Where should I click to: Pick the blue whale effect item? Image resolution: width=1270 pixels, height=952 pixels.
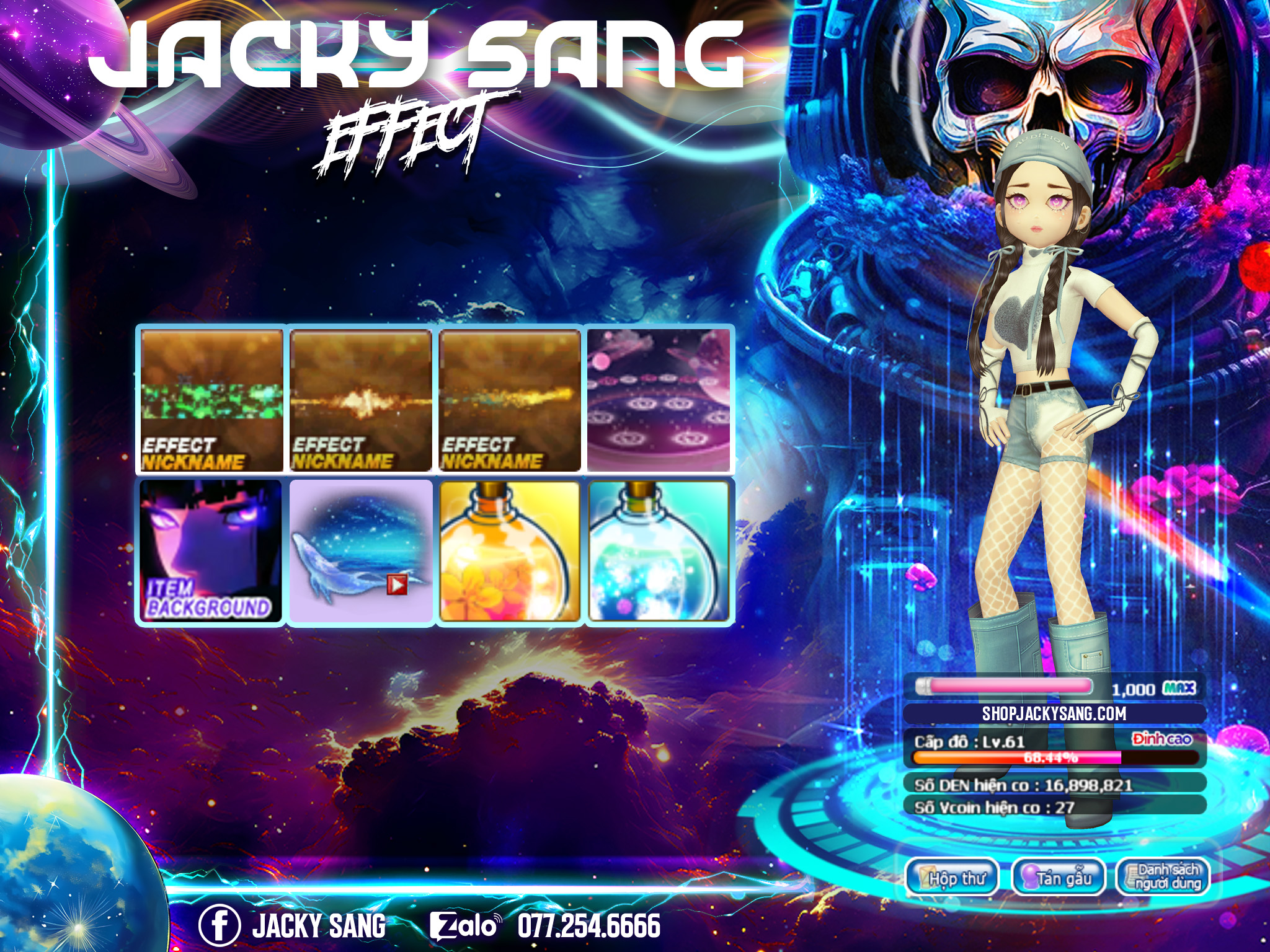coord(361,550)
